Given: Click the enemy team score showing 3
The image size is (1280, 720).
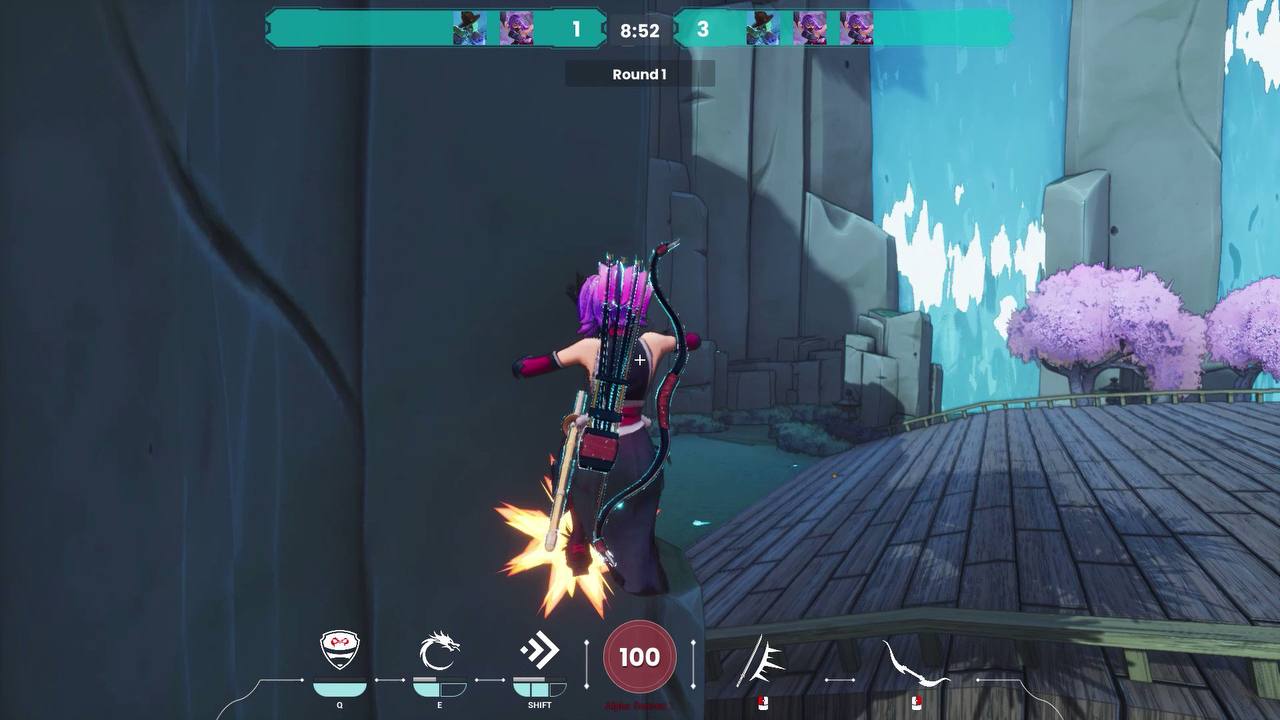Looking at the screenshot, I should [703, 28].
